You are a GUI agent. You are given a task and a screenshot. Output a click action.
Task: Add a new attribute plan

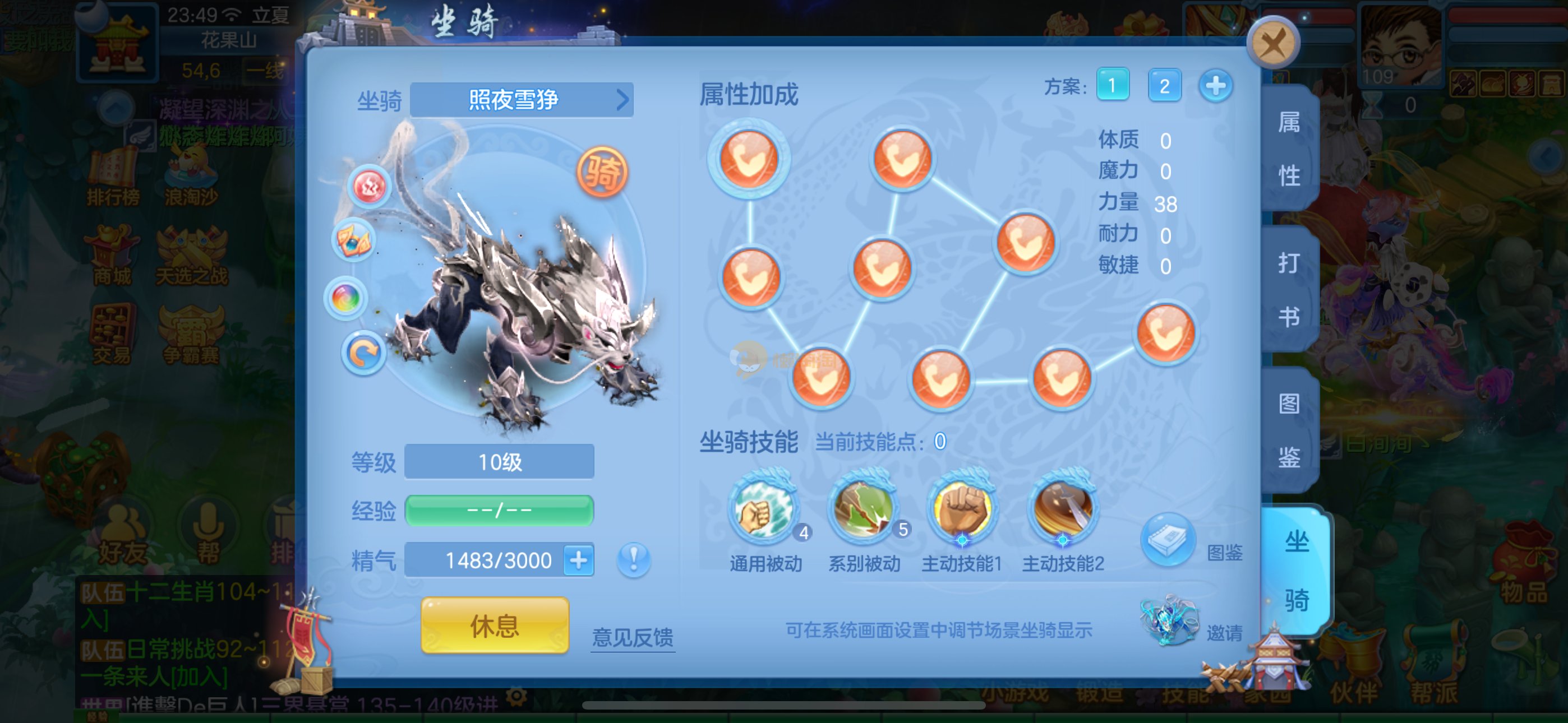point(1215,85)
